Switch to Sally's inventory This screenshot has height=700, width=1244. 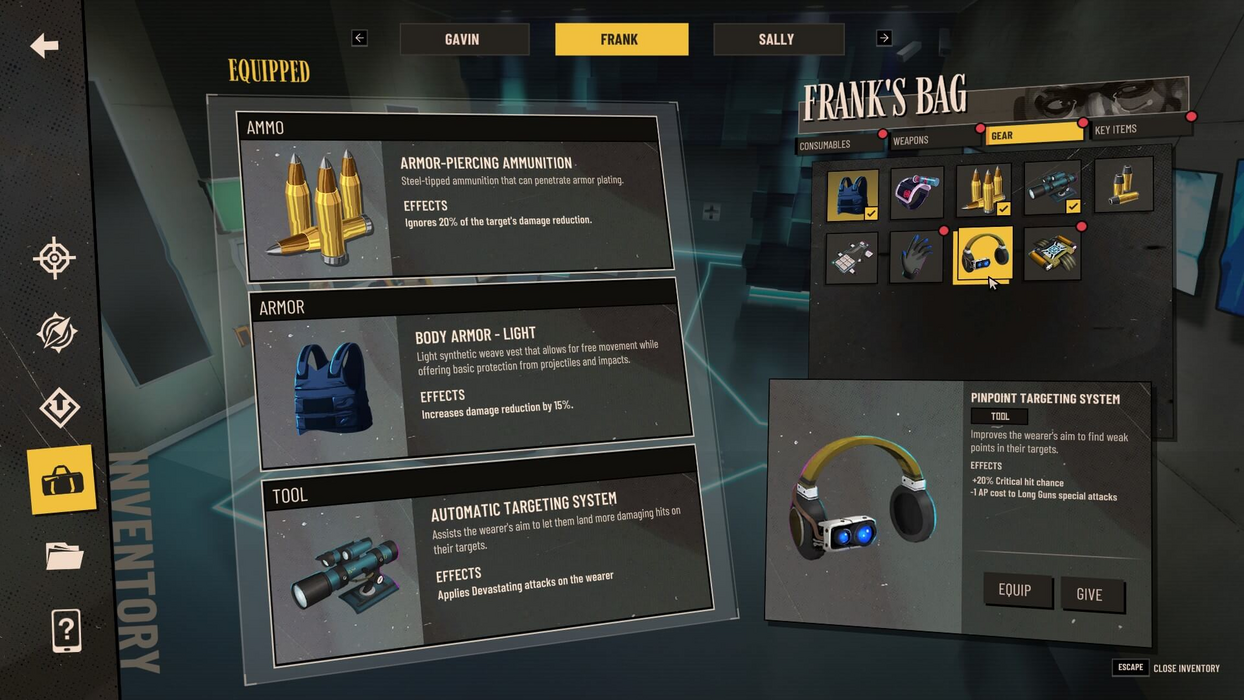[x=777, y=39]
